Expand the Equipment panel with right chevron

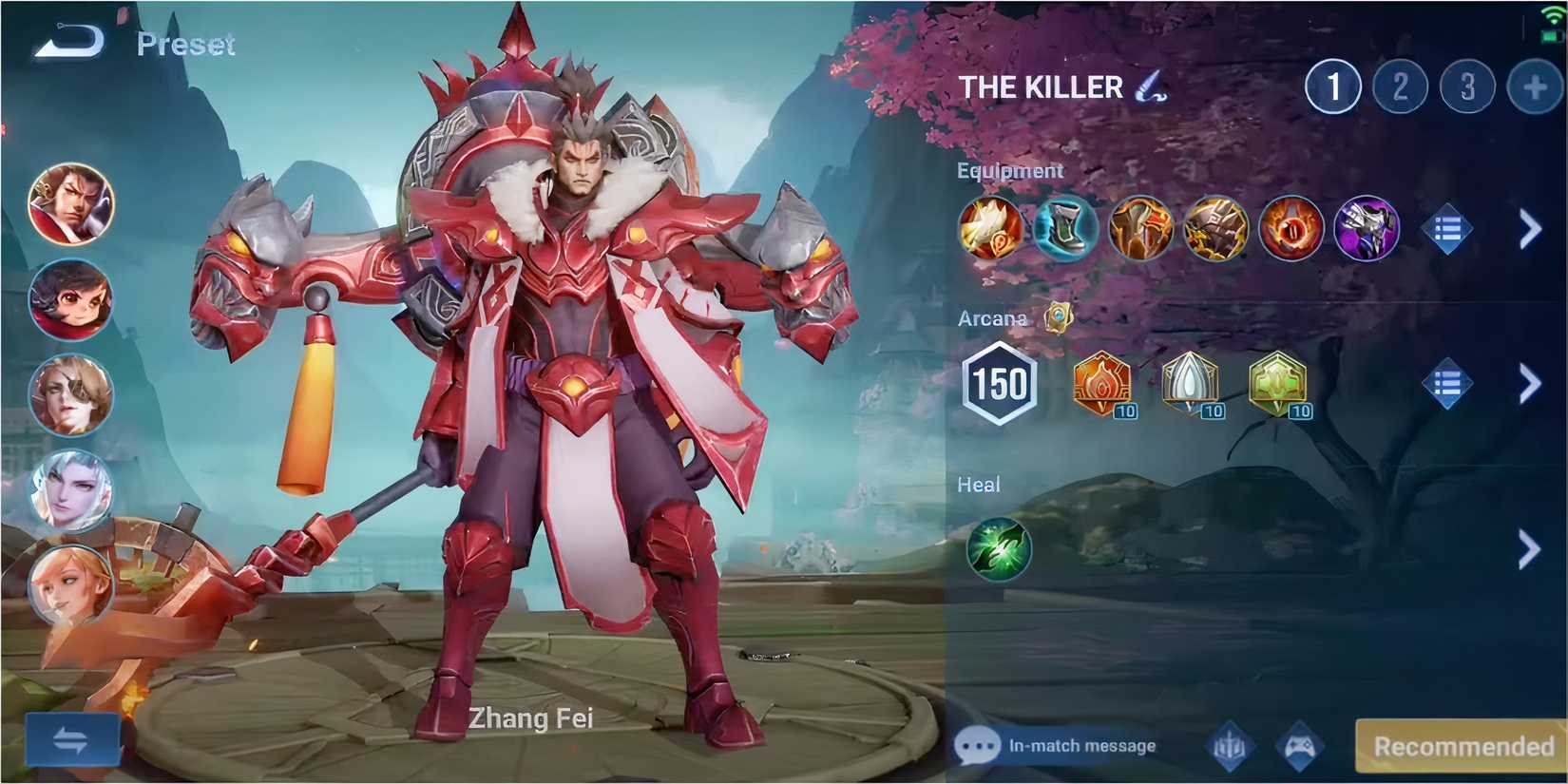(x=1530, y=228)
